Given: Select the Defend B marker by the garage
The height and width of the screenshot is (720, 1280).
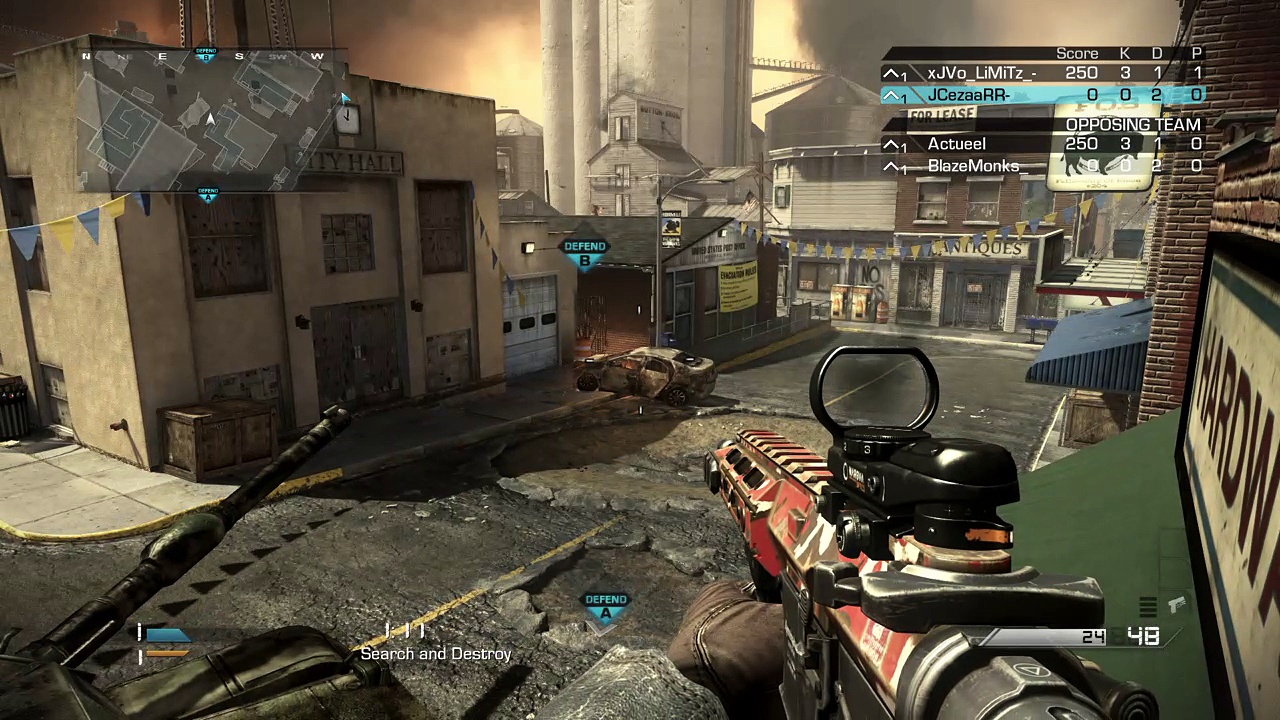Looking at the screenshot, I should click(585, 253).
